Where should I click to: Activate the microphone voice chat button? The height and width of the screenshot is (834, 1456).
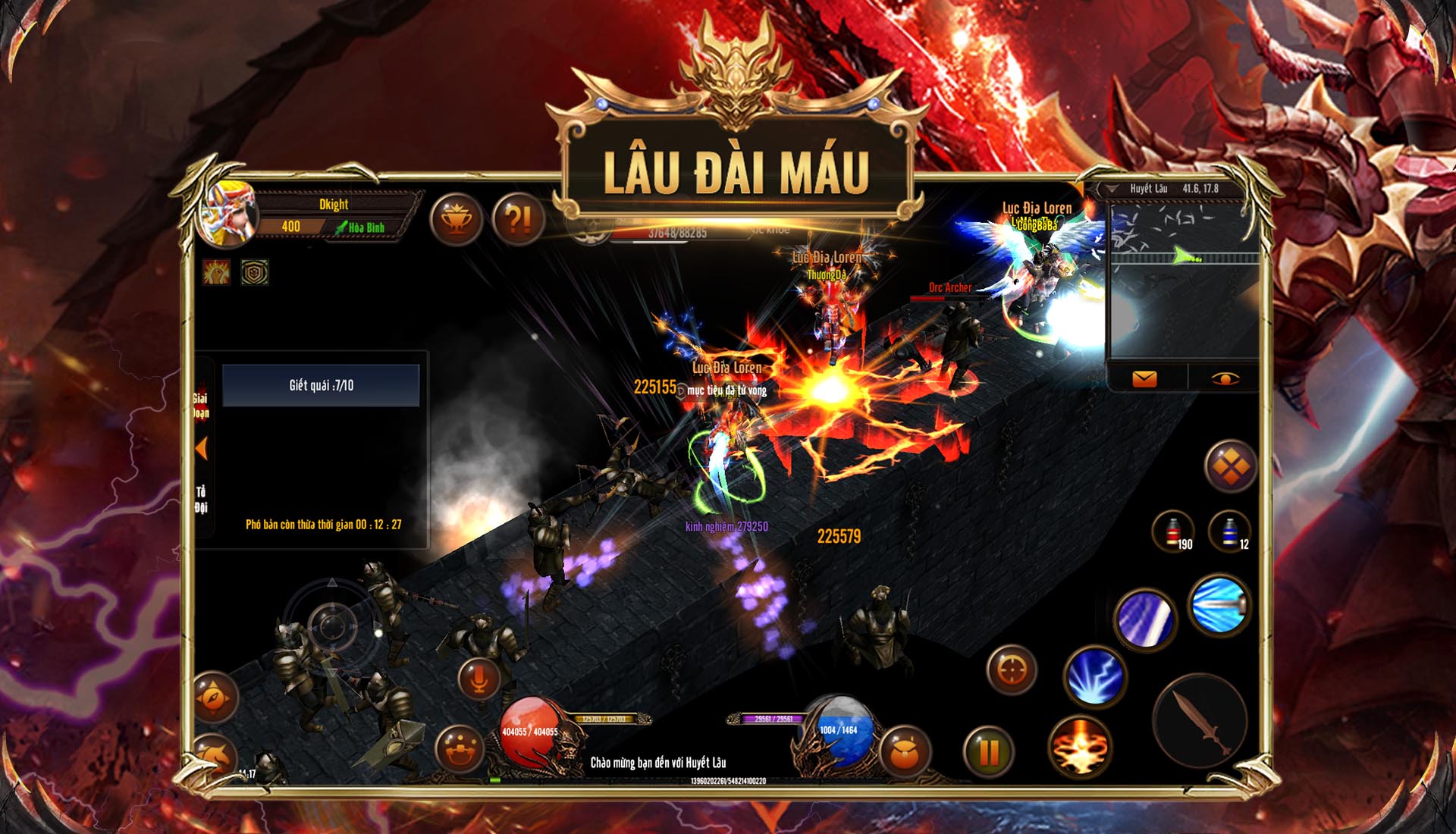tap(479, 679)
